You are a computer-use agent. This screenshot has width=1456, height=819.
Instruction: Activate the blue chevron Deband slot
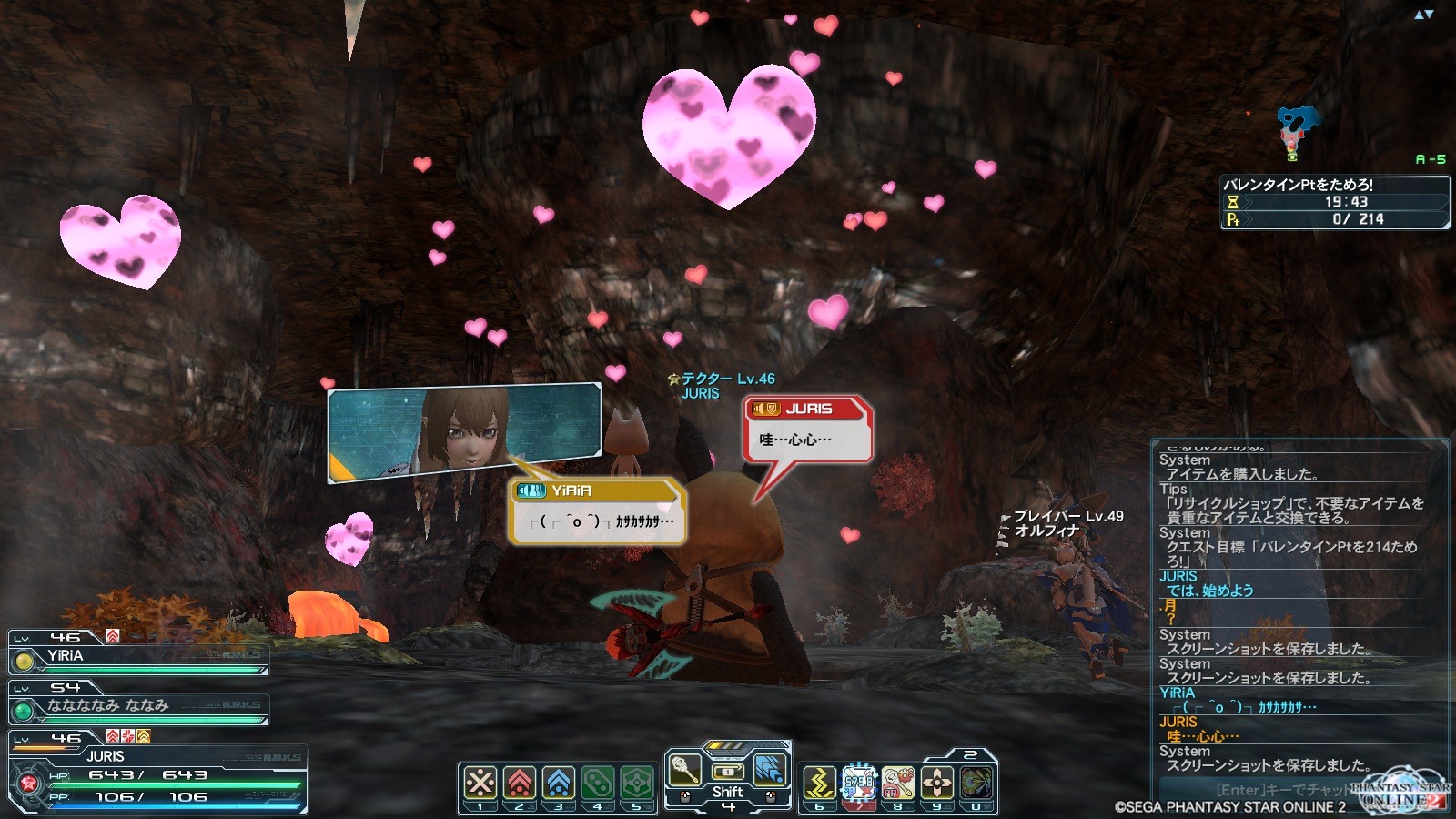point(559,783)
